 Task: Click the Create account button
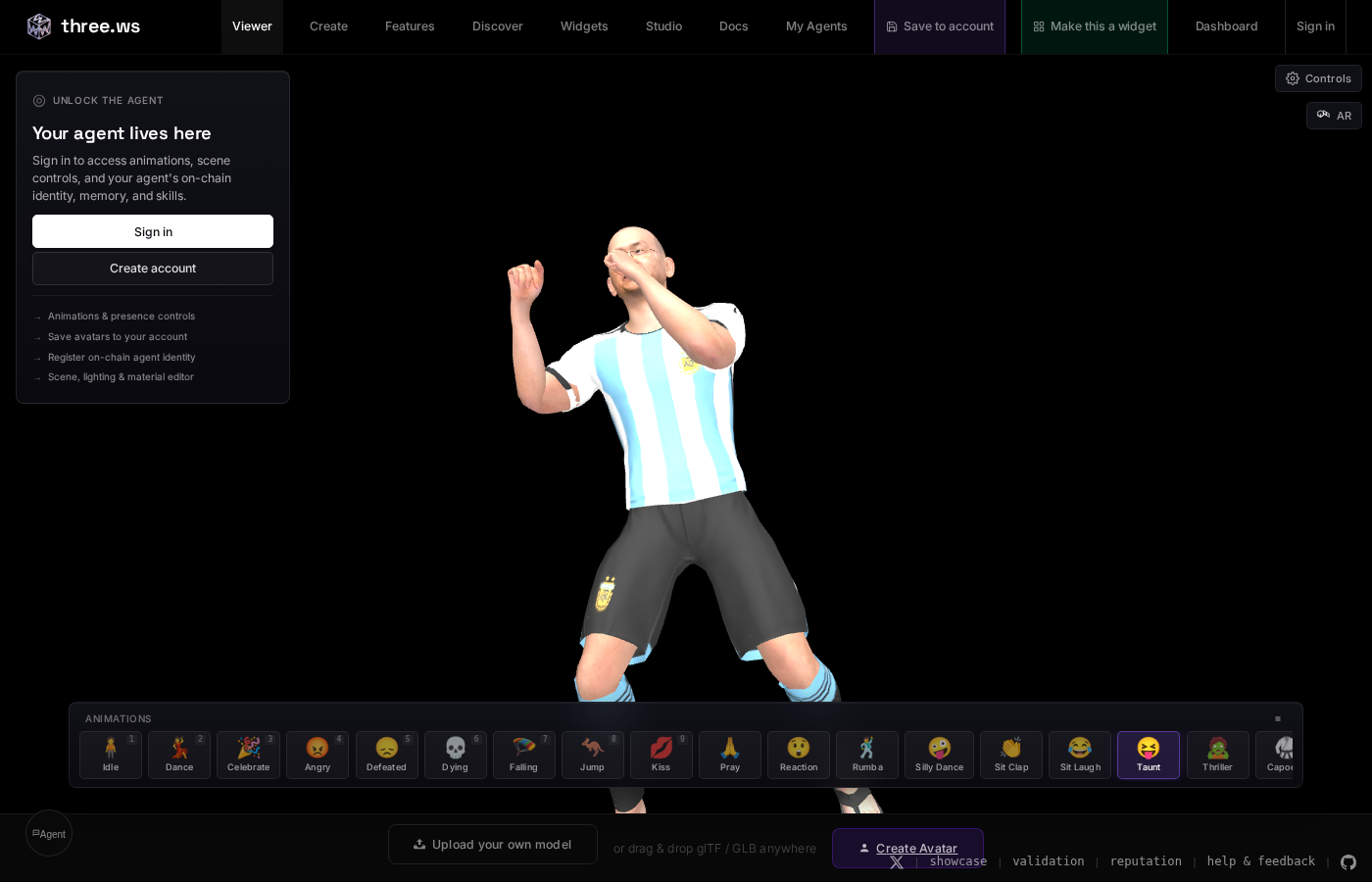point(153,268)
